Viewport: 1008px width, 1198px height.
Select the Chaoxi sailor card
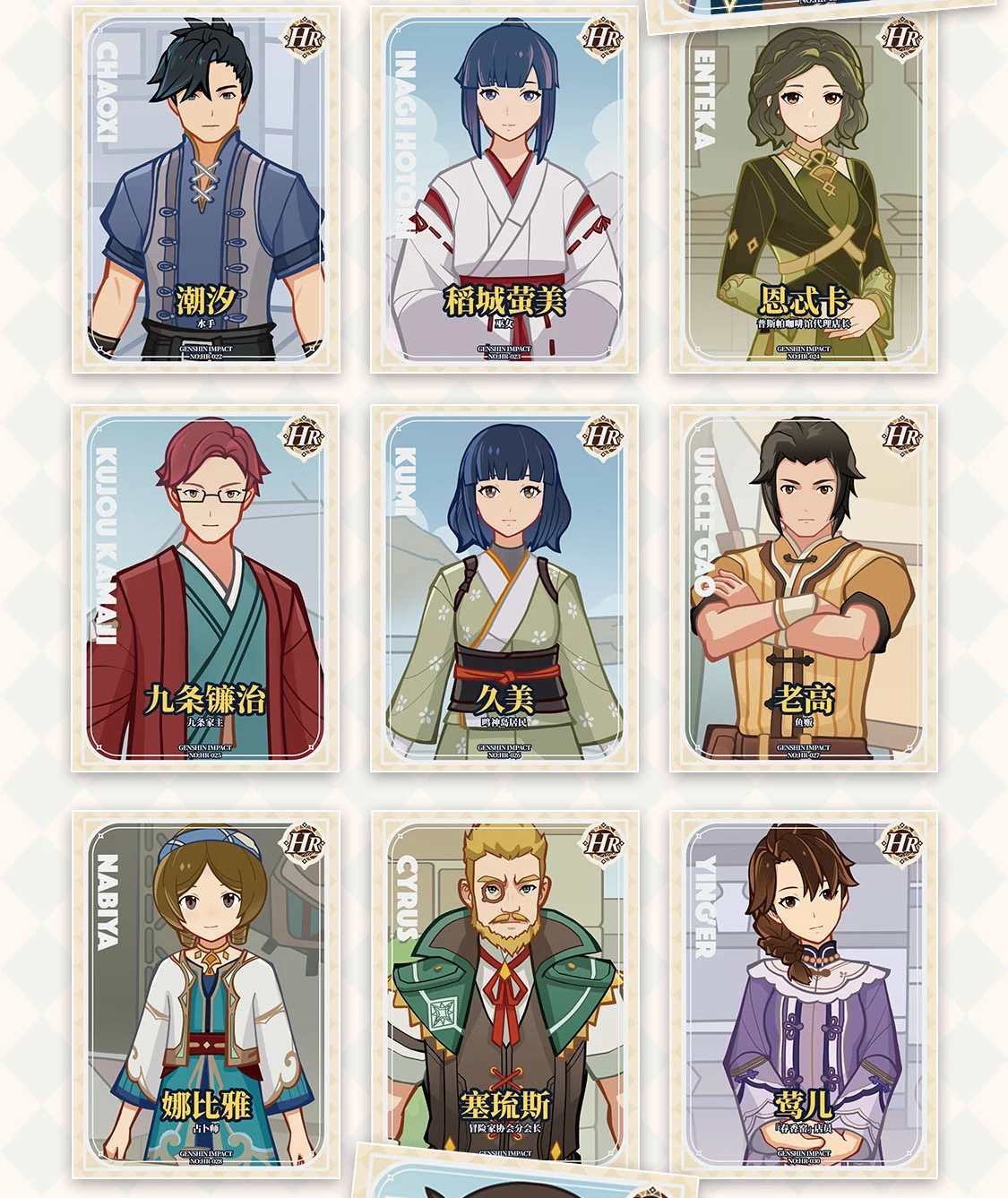[x=206, y=190]
